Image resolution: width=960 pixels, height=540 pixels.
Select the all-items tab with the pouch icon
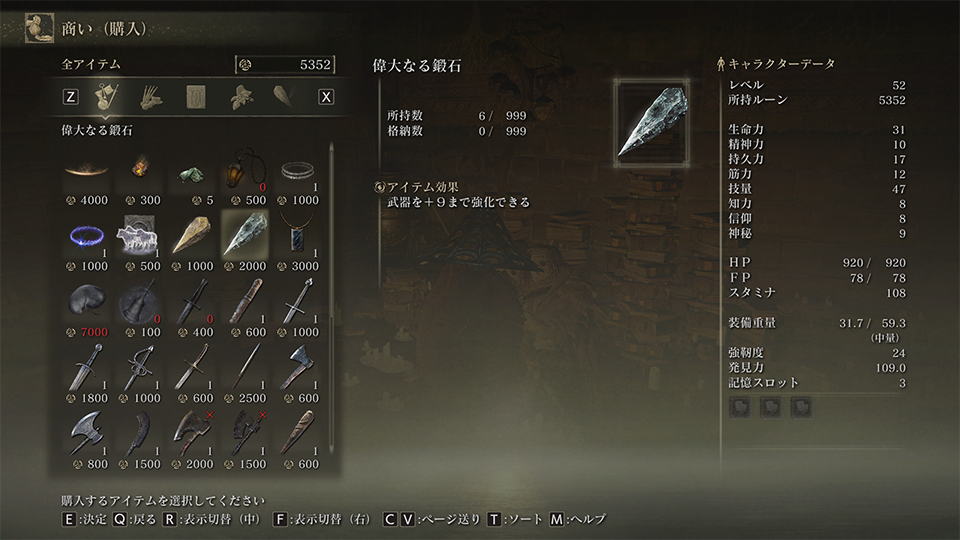point(103,97)
